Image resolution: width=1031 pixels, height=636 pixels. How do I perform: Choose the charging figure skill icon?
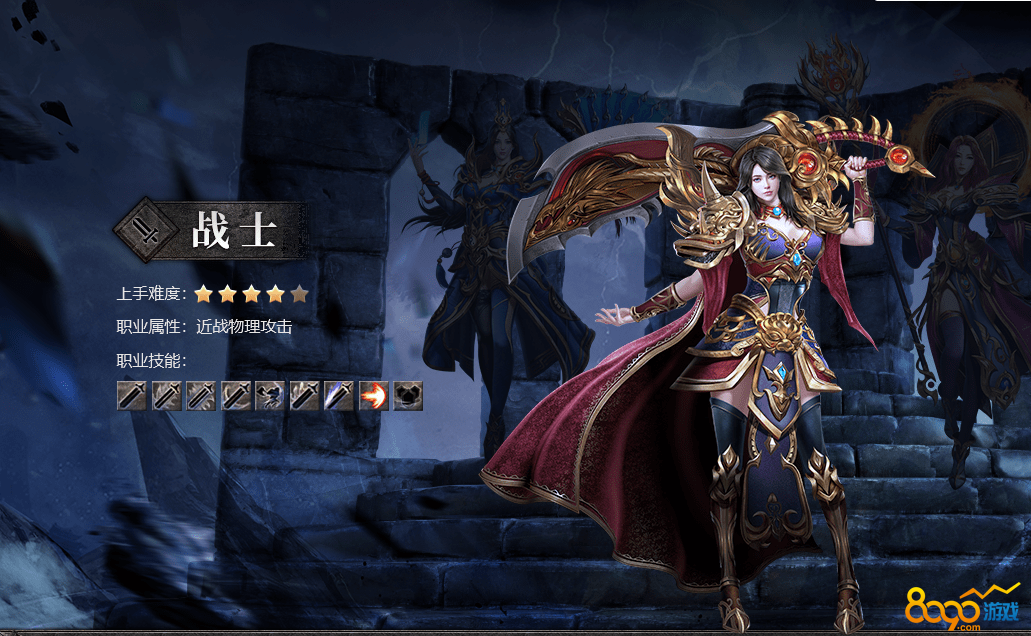270,396
